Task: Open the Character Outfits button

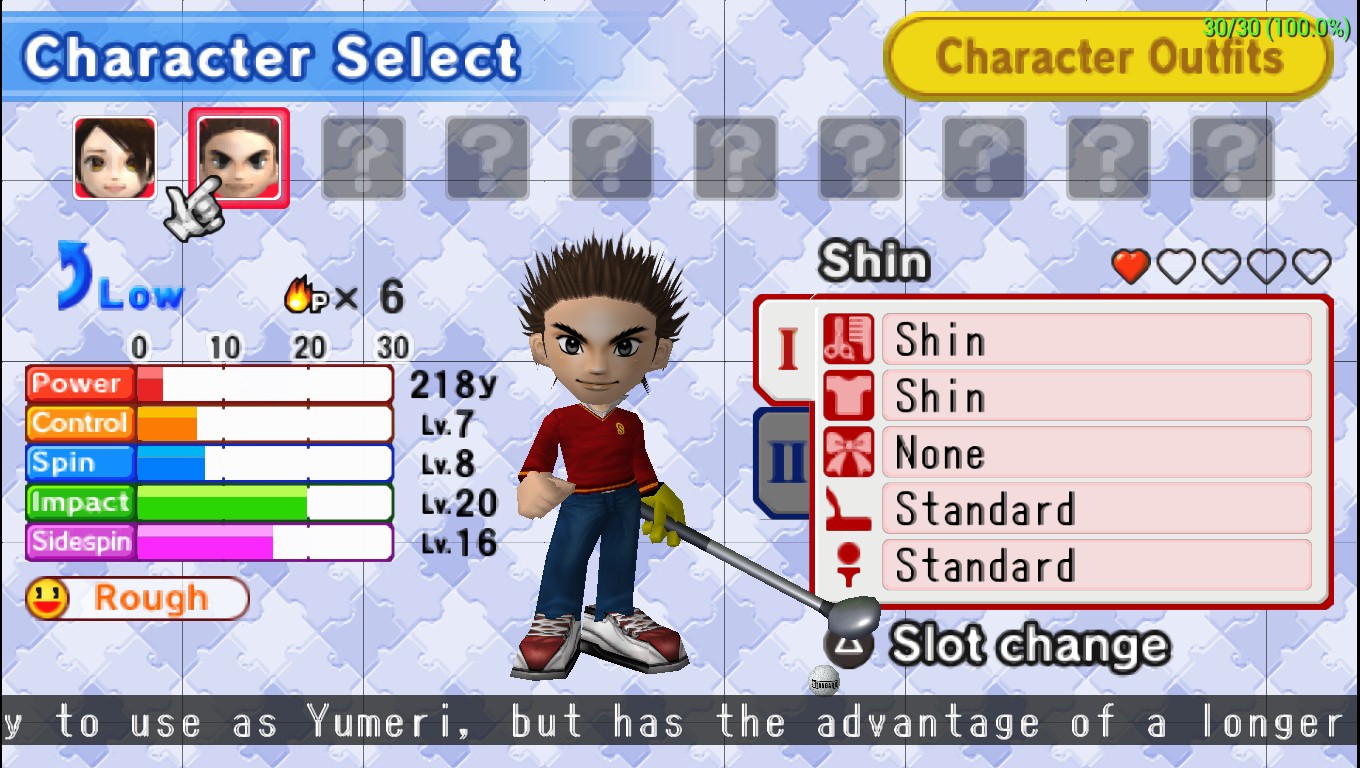Action: pyautogui.click(x=1108, y=56)
